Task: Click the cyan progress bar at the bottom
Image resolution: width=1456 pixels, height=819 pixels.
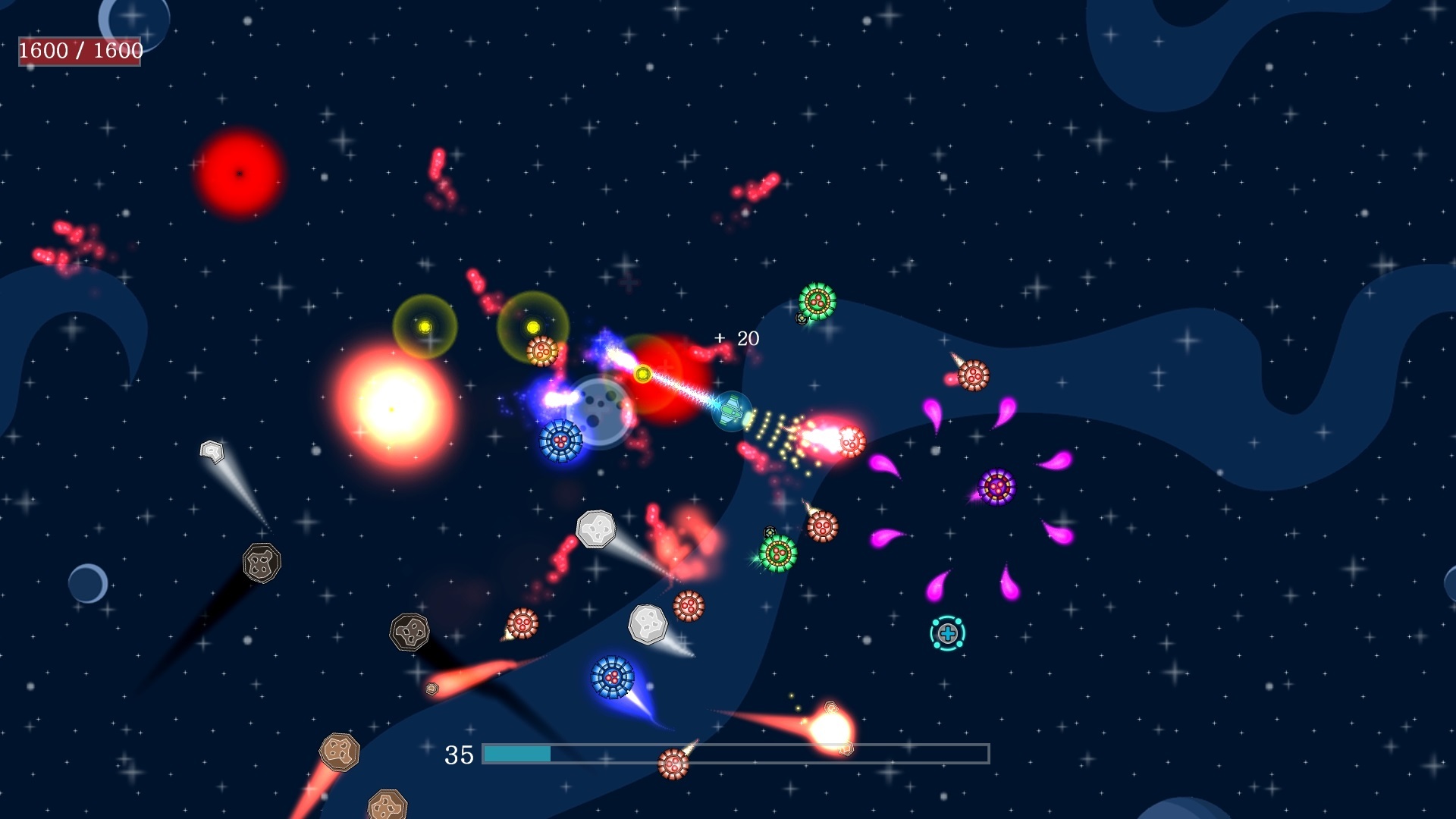Action: 518,755
